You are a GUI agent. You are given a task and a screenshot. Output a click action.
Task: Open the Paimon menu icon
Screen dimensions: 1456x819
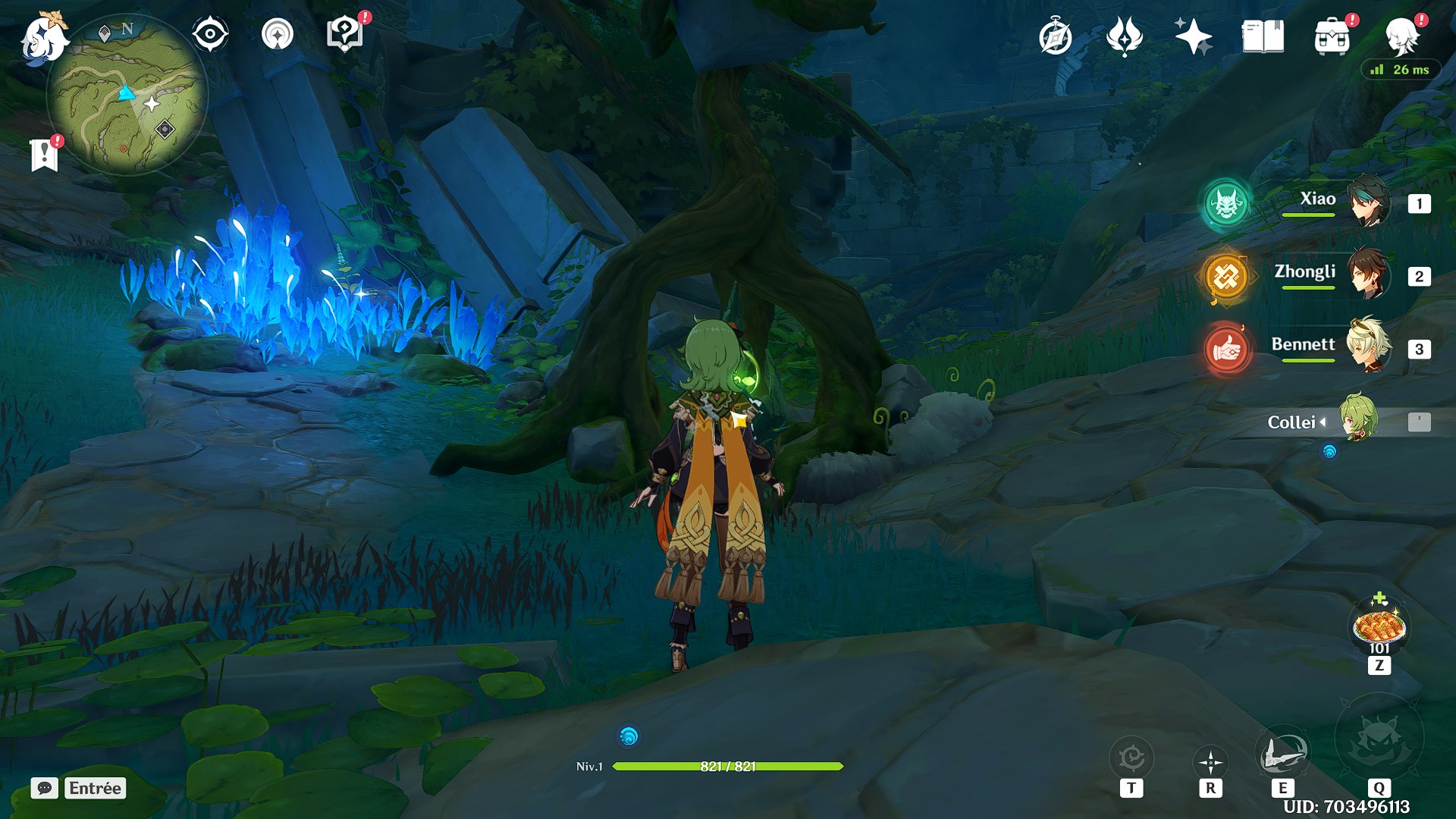pos(42,38)
